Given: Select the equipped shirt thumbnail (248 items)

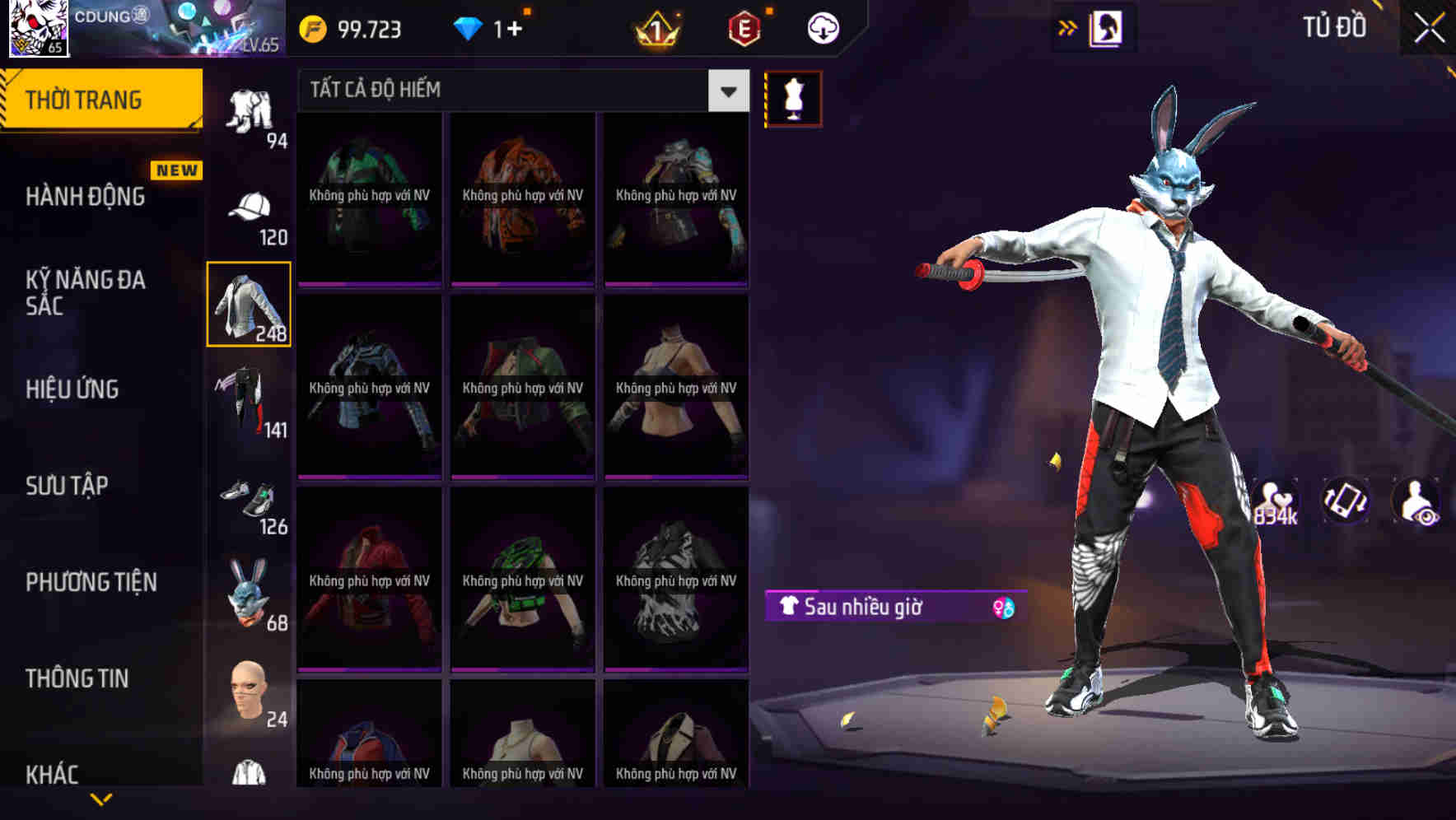Looking at the screenshot, I should [x=248, y=305].
